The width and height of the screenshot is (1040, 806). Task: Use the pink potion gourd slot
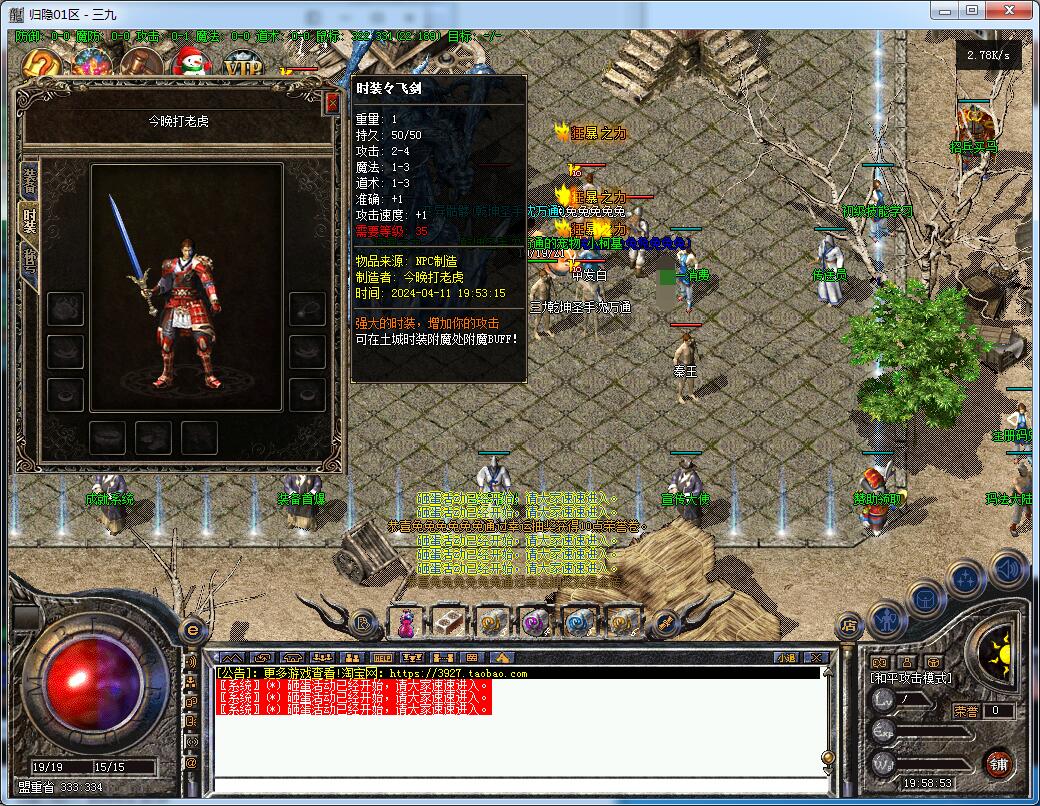tap(407, 623)
